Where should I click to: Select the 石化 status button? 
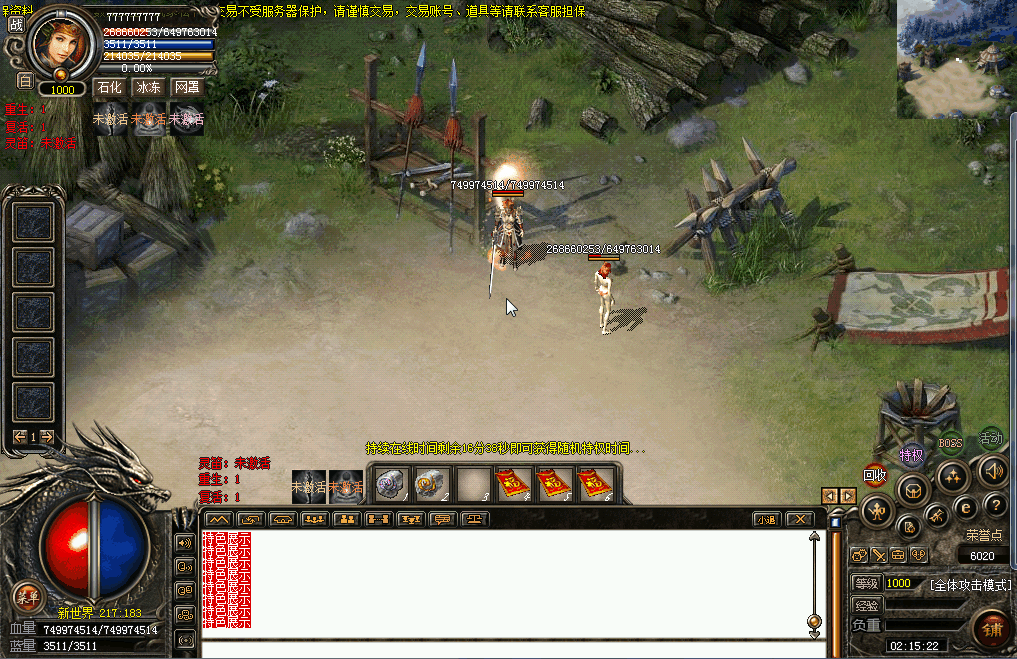click(x=109, y=88)
